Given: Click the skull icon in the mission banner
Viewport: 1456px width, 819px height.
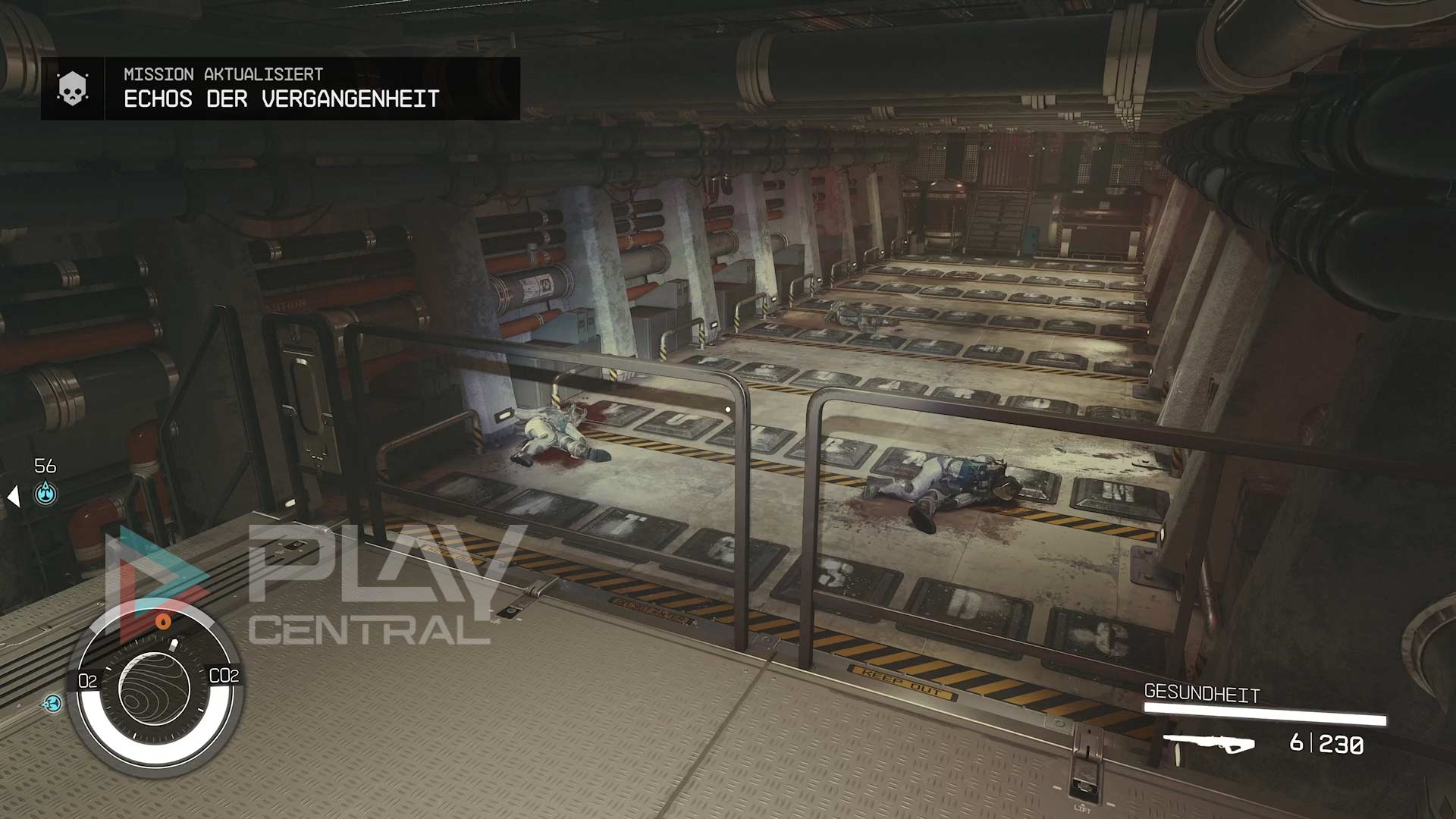Looking at the screenshot, I should click(x=73, y=89).
